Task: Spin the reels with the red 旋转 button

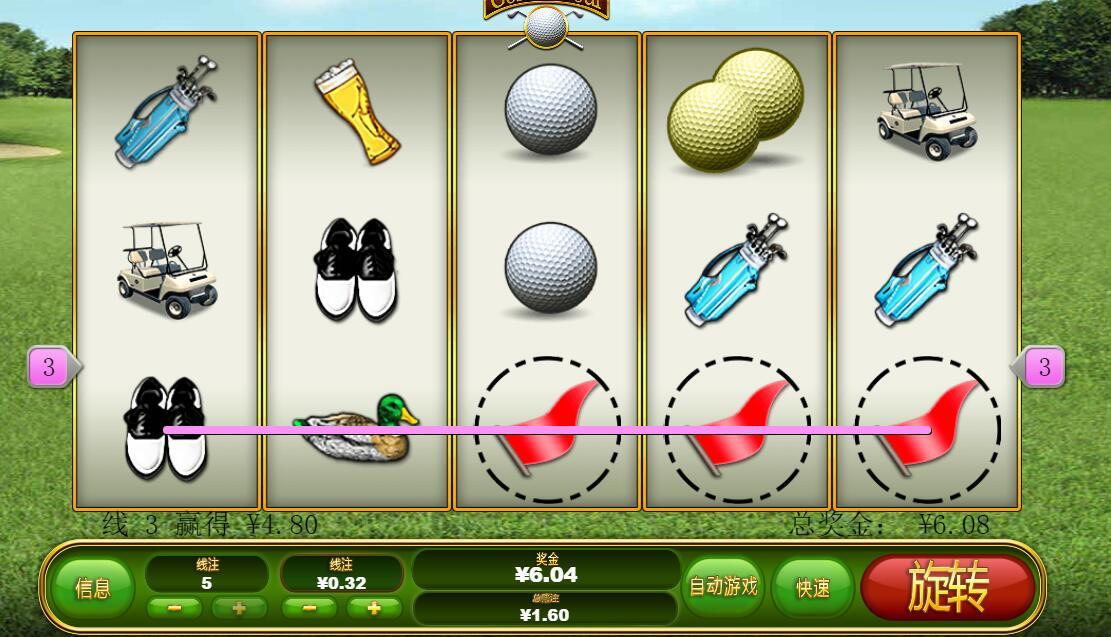Action: (947, 587)
